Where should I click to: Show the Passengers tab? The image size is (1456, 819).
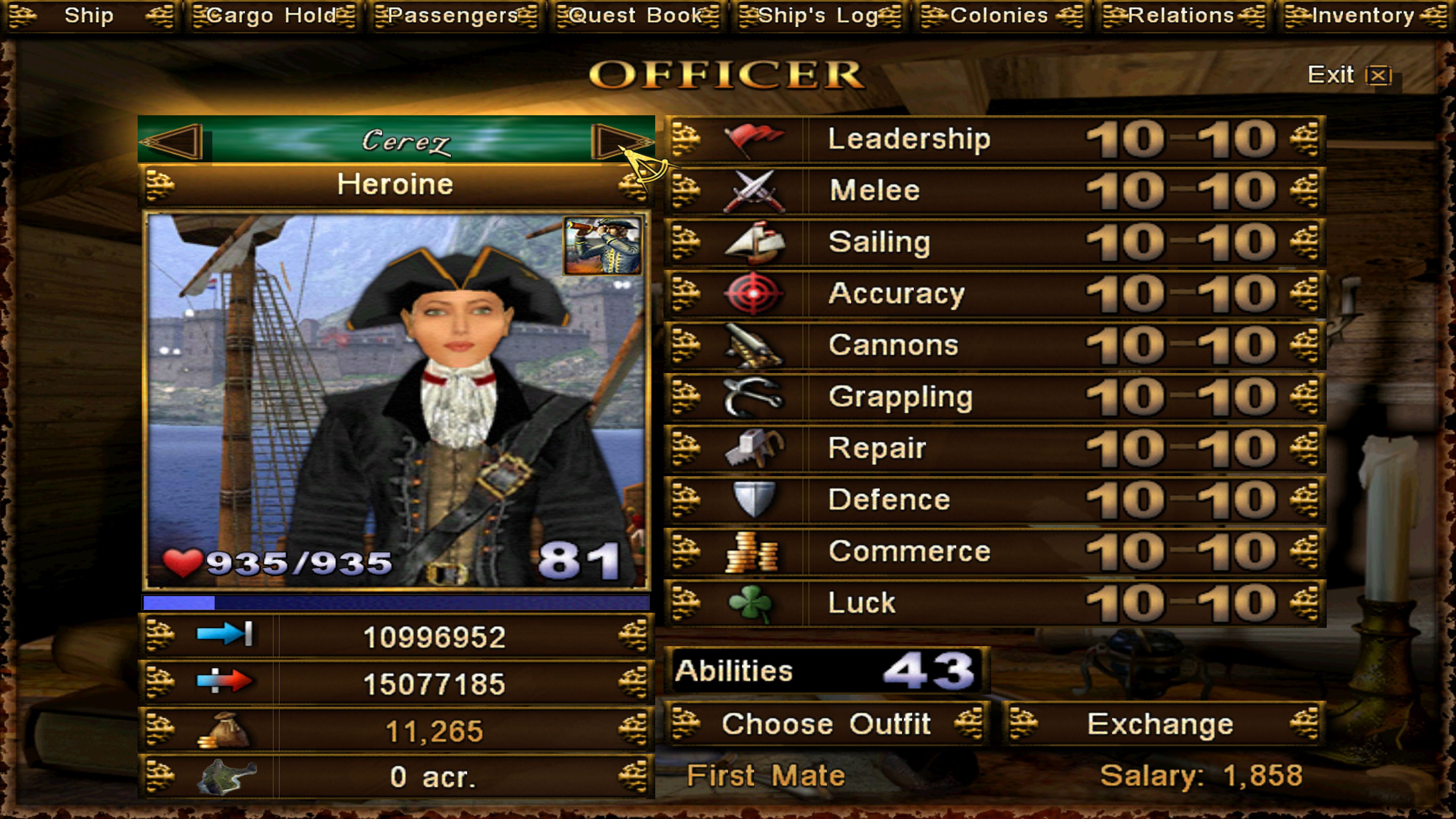[x=455, y=16]
